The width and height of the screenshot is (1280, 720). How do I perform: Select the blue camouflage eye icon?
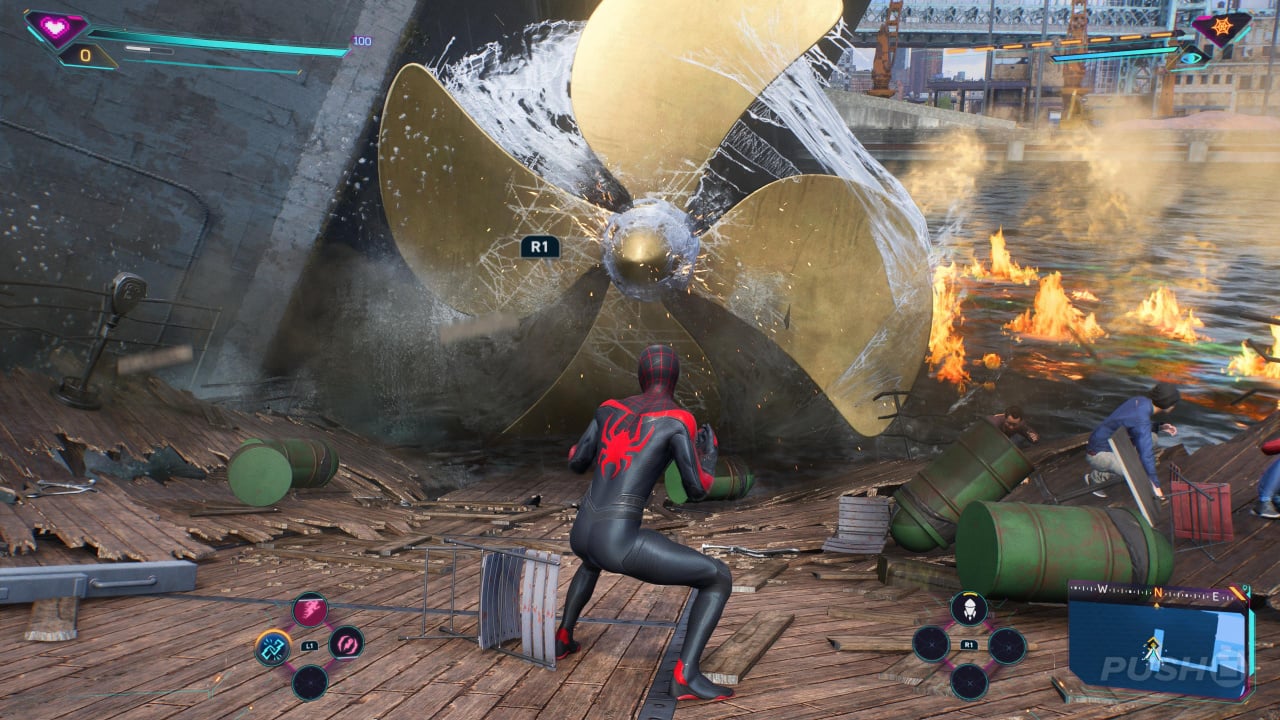tap(1190, 58)
